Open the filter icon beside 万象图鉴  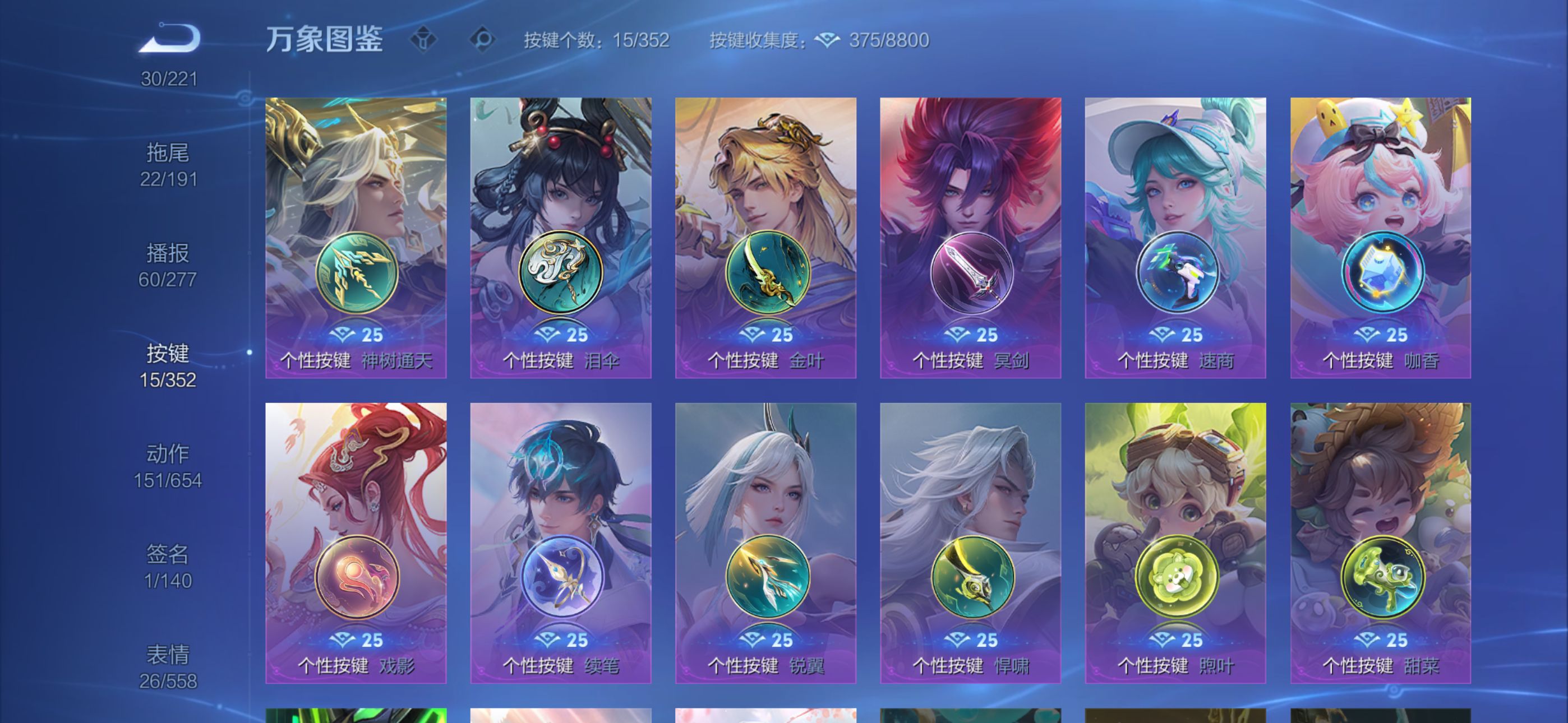coord(423,40)
